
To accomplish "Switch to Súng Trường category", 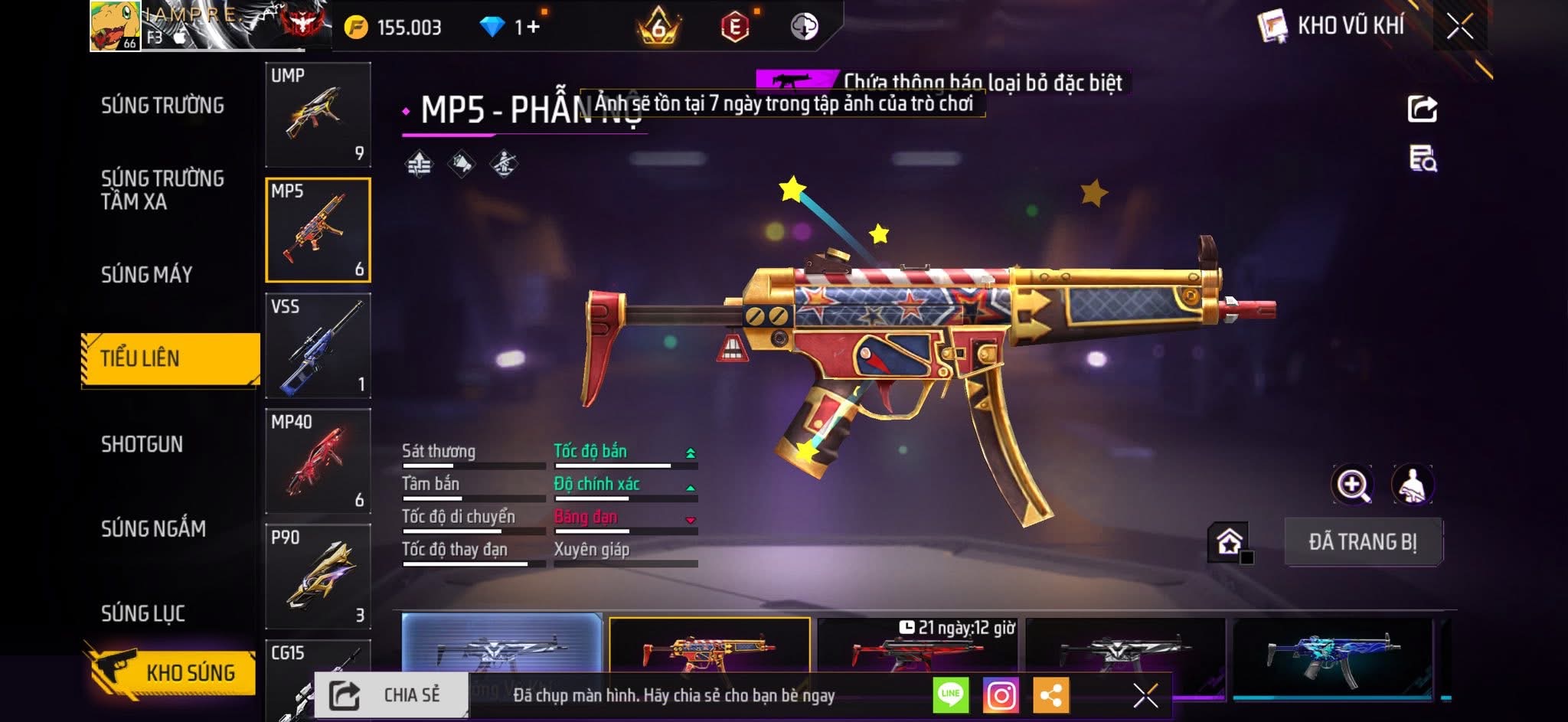I will tap(162, 106).
